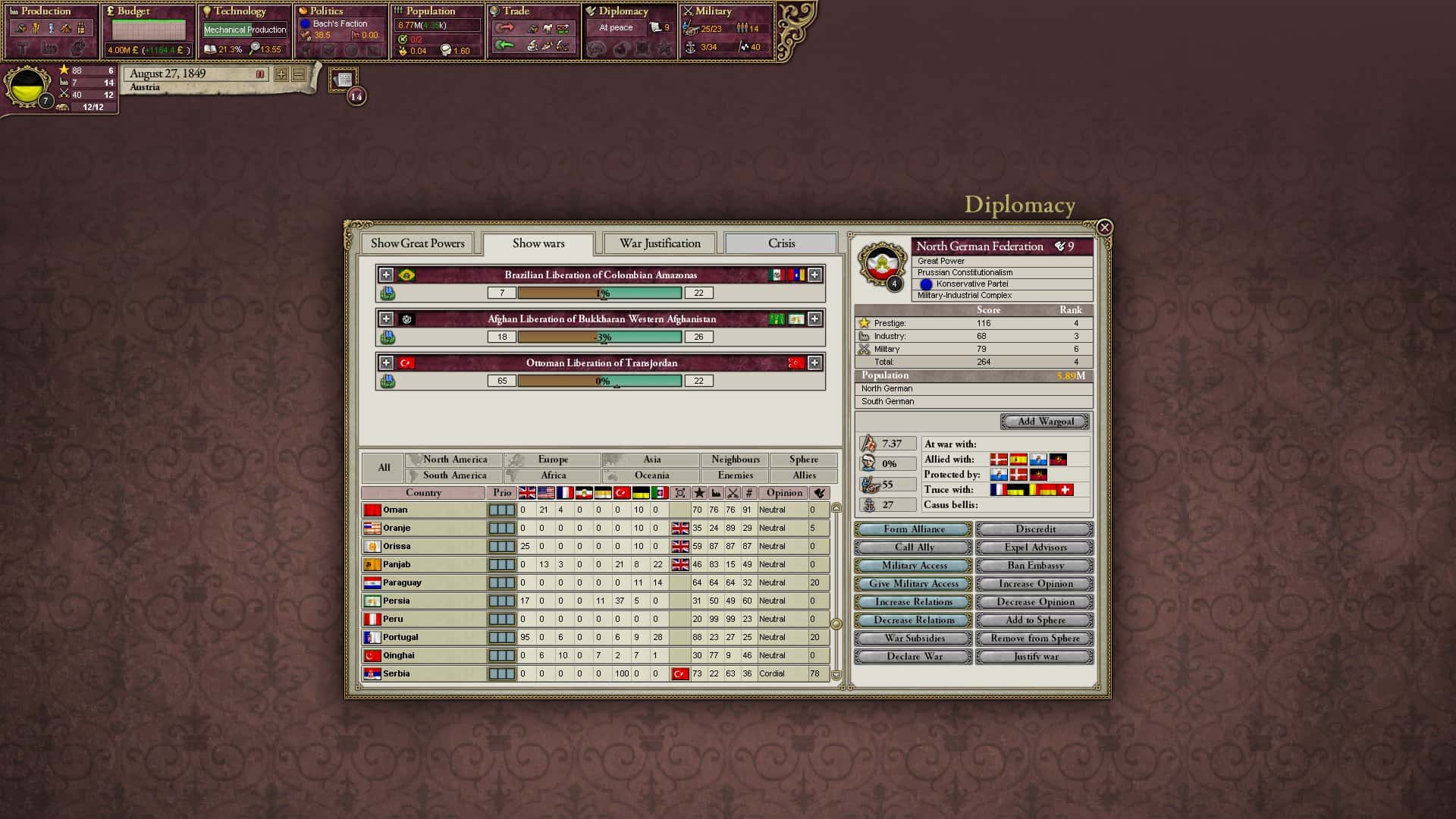1456x819 pixels.
Task: Click the prestige star column header icon
Action: click(699, 492)
